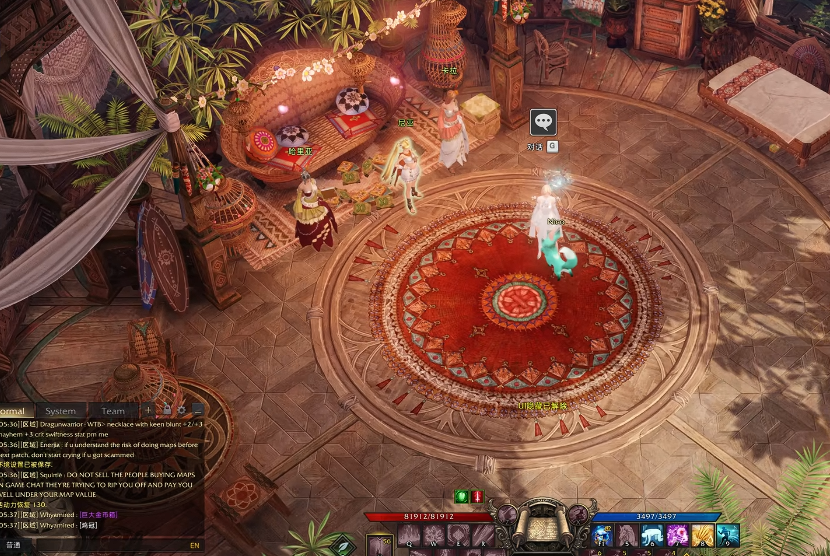Image resolution: width=830 pixels, height=556 pixels.
Task: Minimize the chat window
Action: pos(197,410)
